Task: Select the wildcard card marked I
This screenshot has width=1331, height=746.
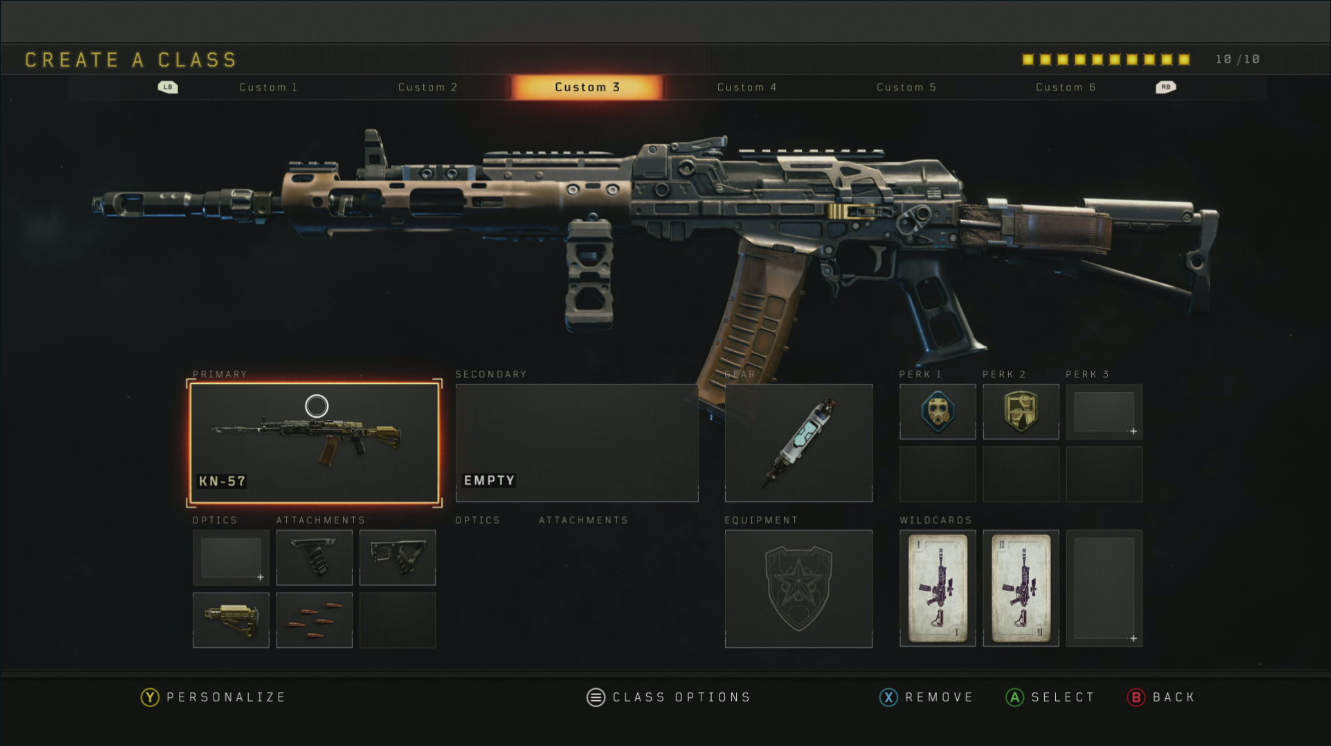Action: click(x=937, y=588)
